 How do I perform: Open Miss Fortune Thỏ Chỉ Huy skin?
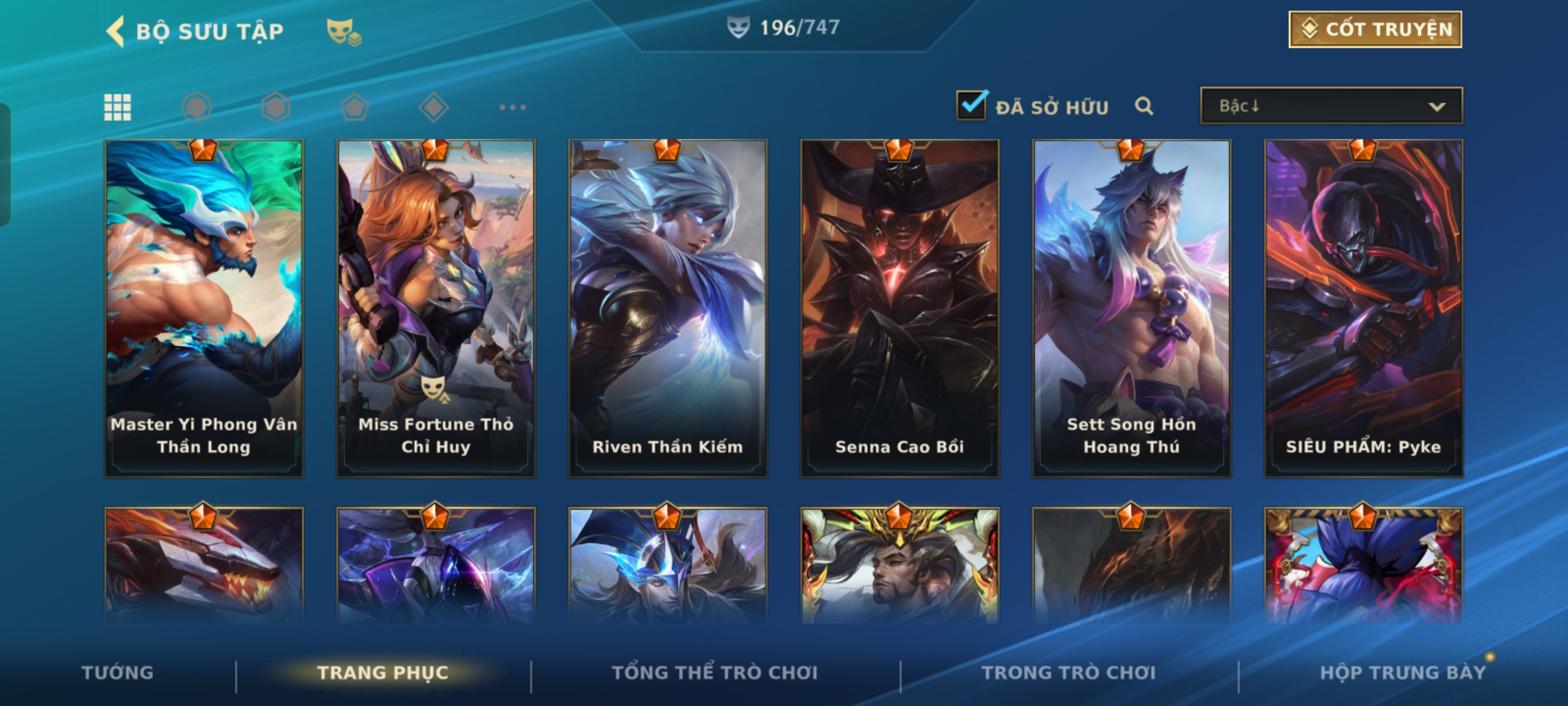click(x=436, y=307)
